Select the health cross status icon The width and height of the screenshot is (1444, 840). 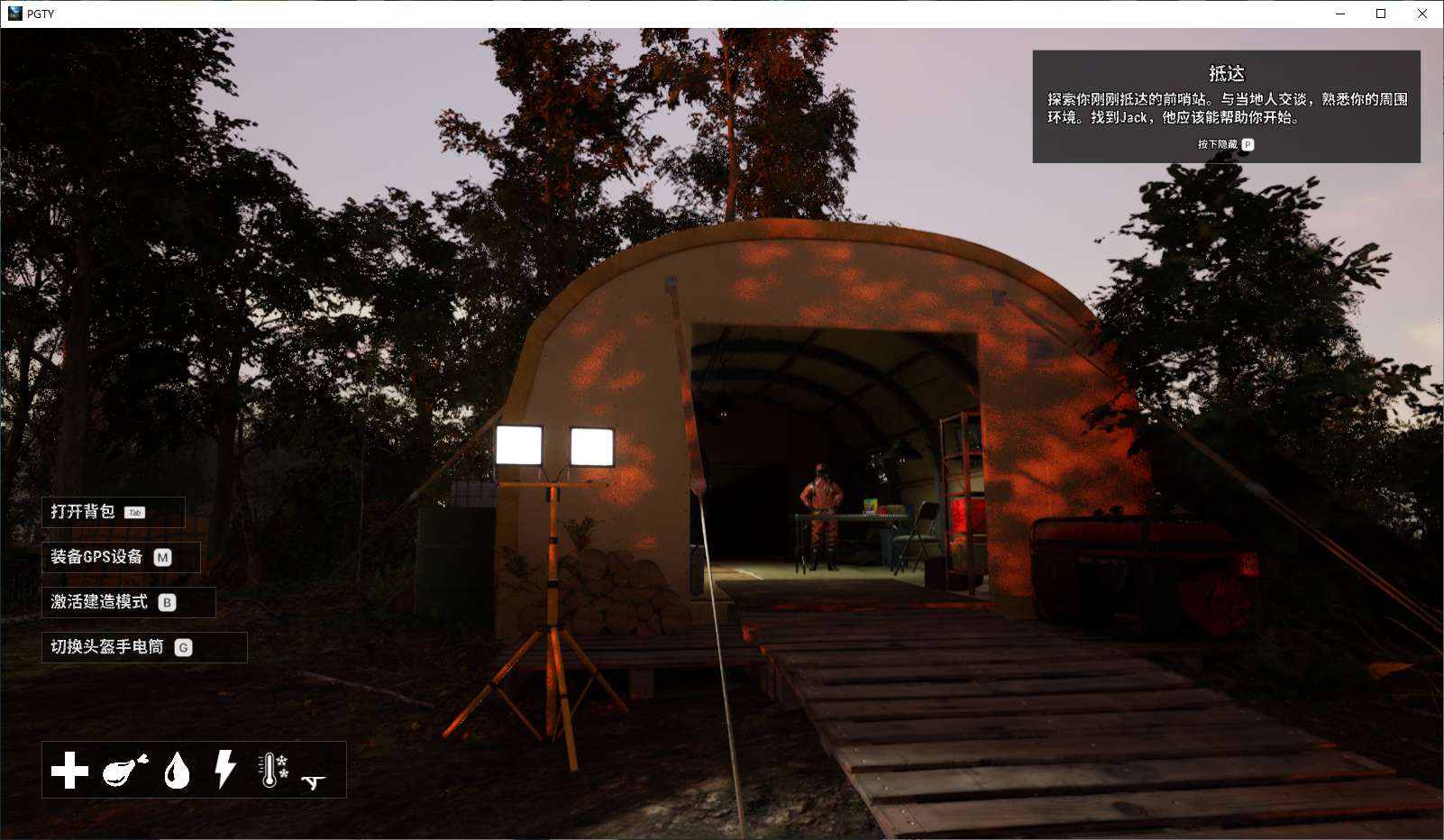point(69,771)
